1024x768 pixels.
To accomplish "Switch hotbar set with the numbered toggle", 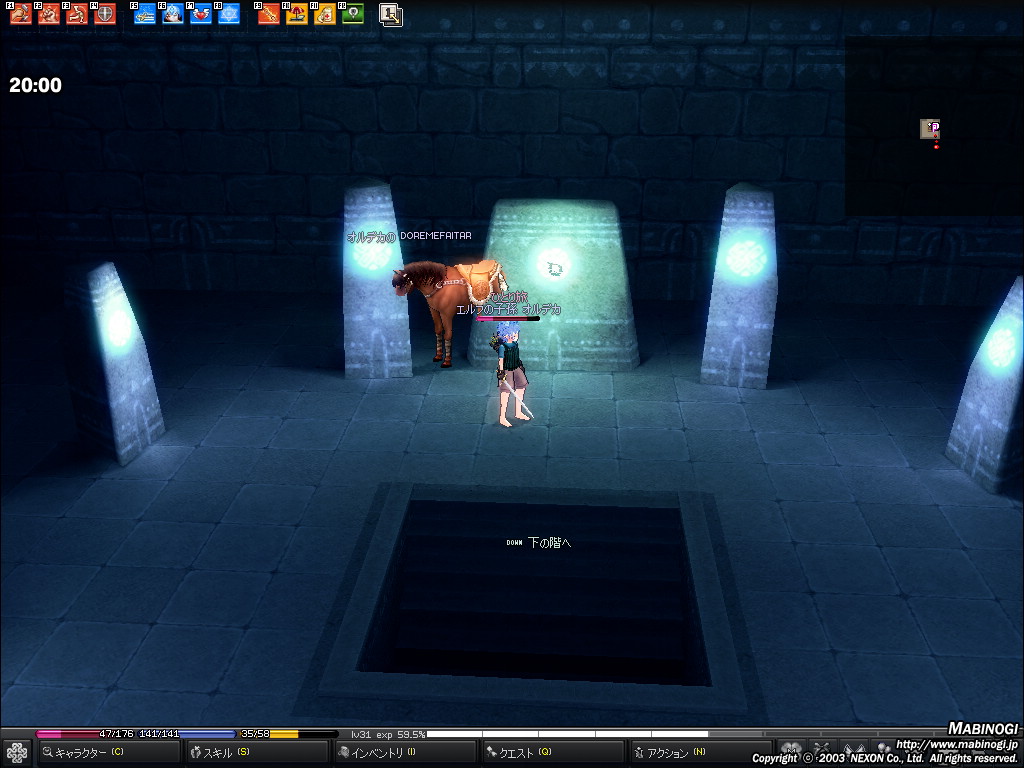I will tap(391, 14).
